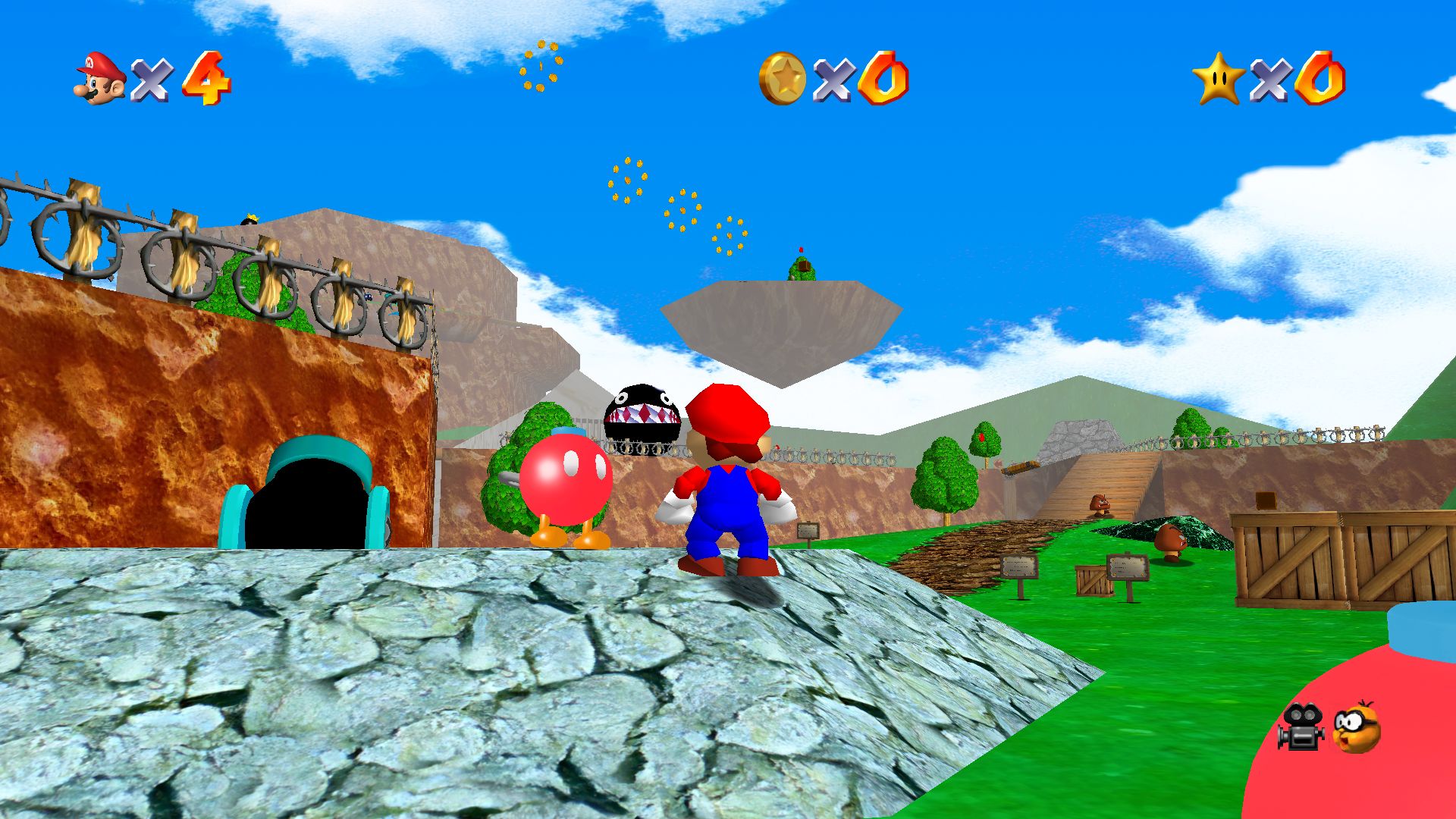Click the Mario head lives icon
Screen dimensions: 1456x819
point(100,78)
